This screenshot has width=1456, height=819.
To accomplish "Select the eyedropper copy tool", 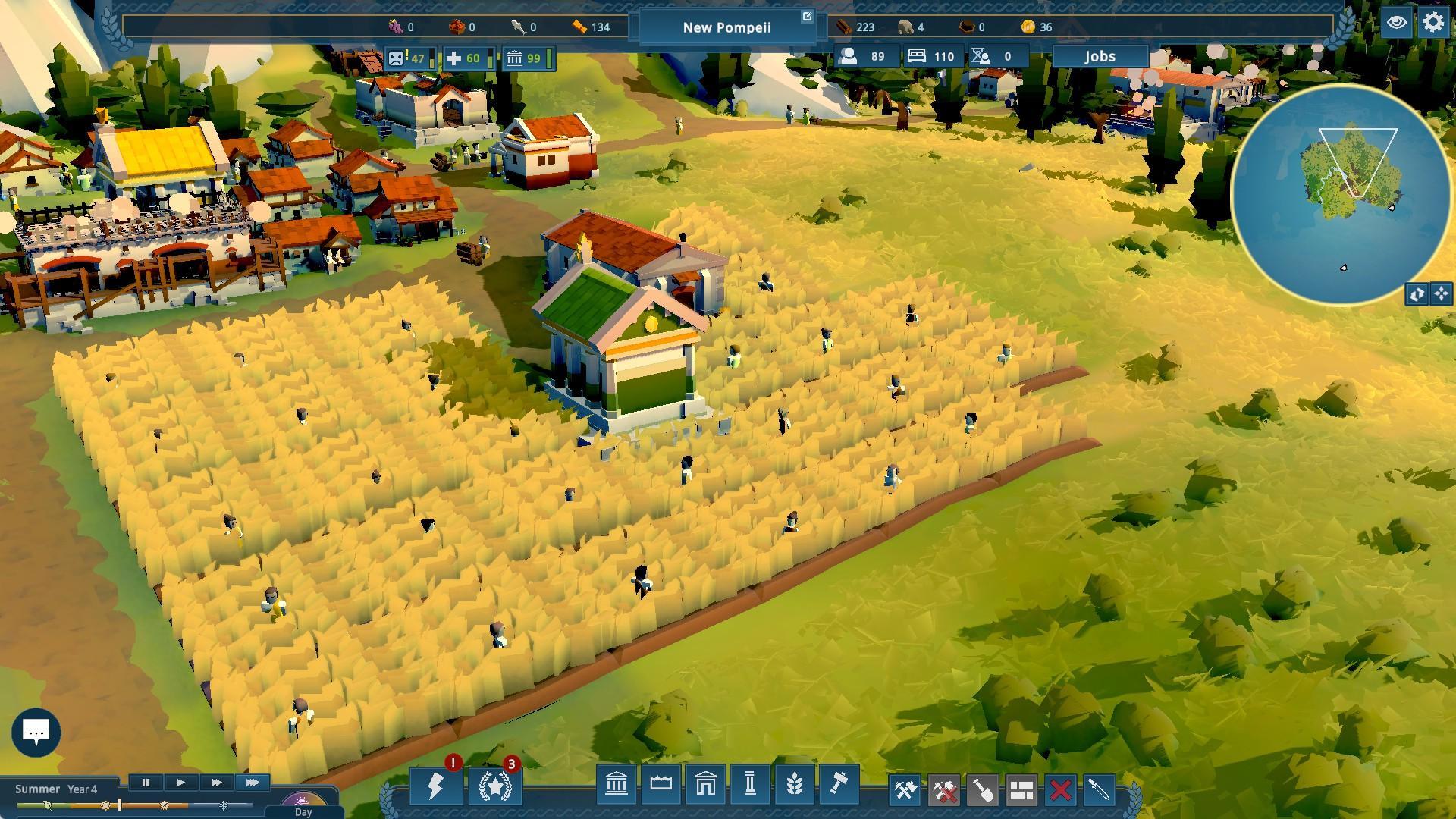I will pyautogui.click(x=1100, y=791).
